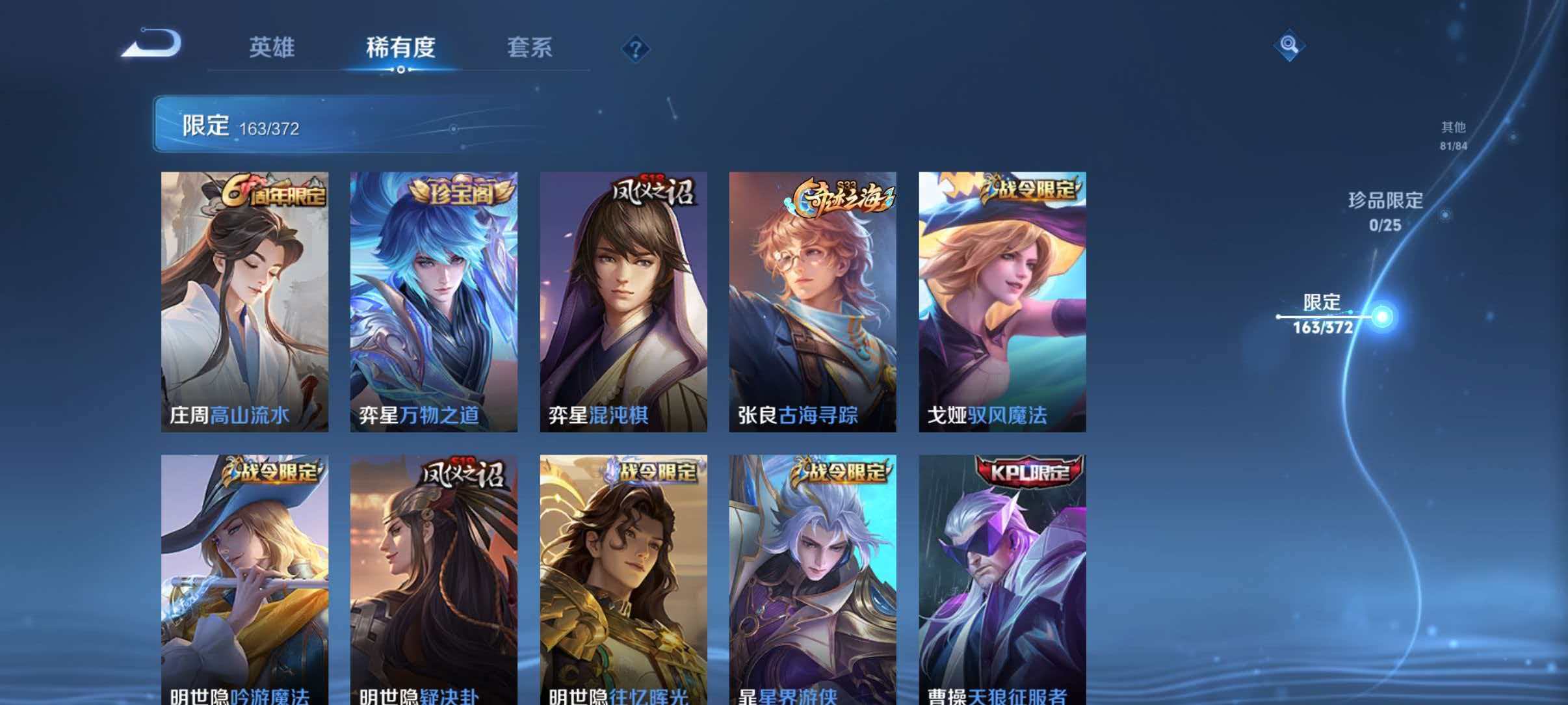This screenshot has width=1568, height=705.
Task: Switch to the 英雄 tab
Action: pyautogui.click(x=272, y=47)
